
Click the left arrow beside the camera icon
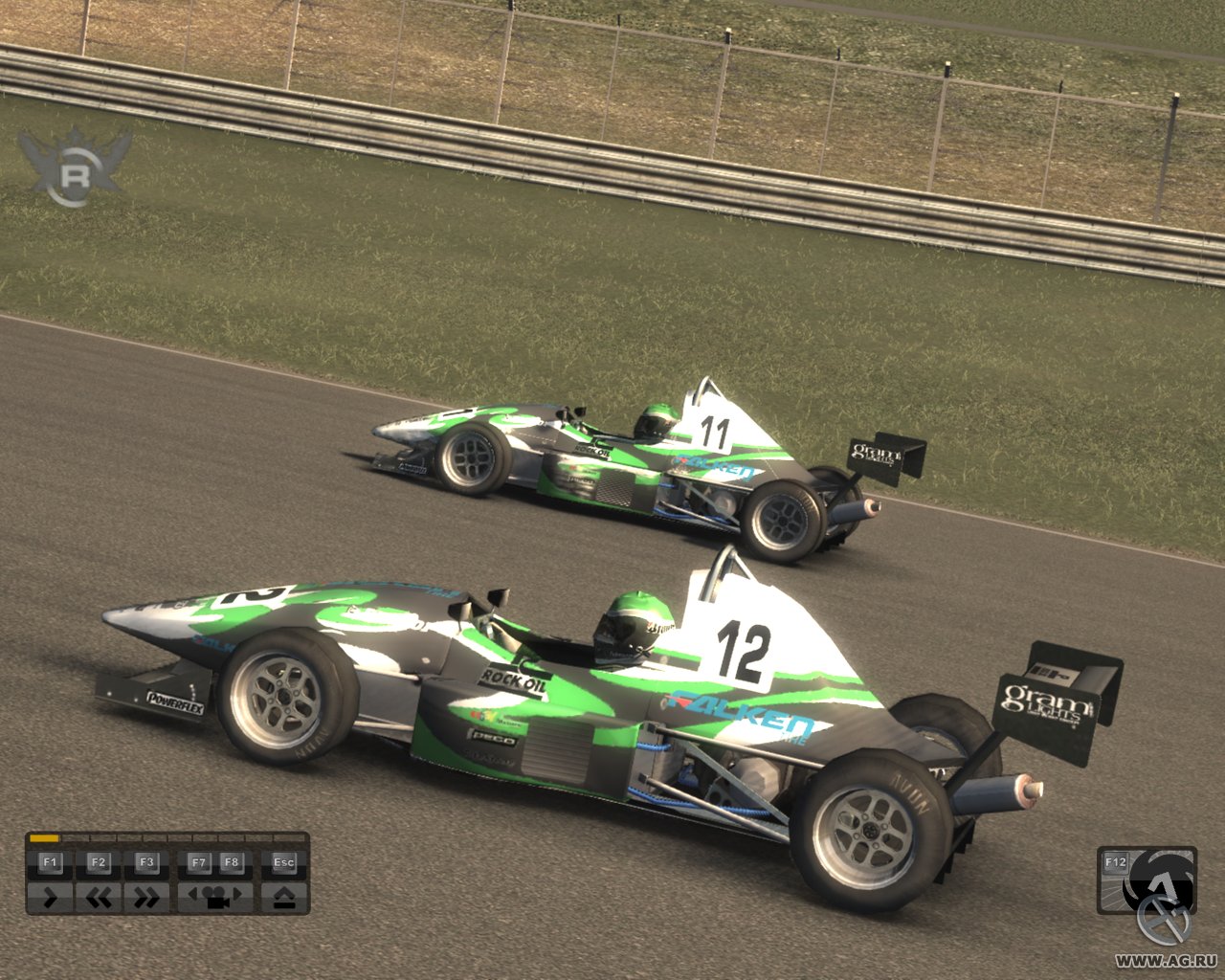coord(193,896)
